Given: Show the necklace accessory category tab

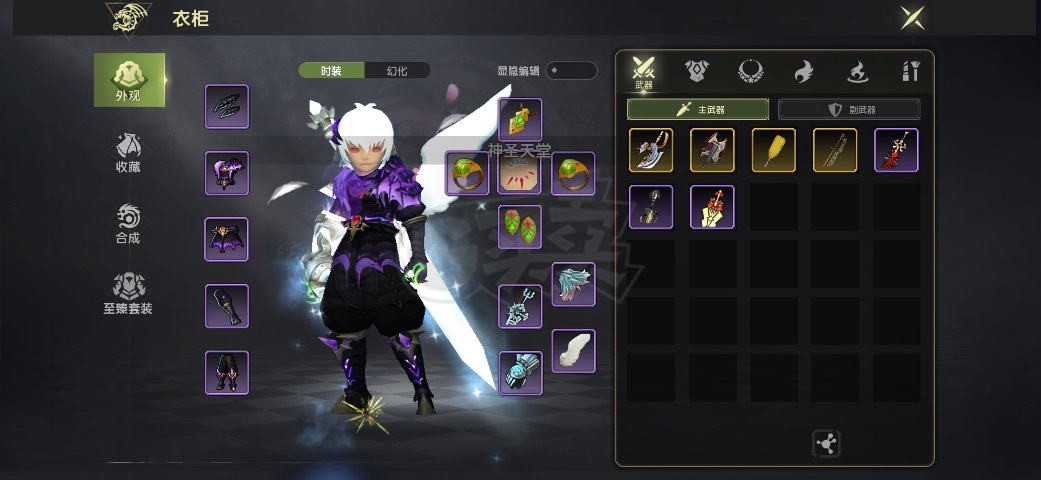Looking at the screenshot, I should [x=750, y=71].
